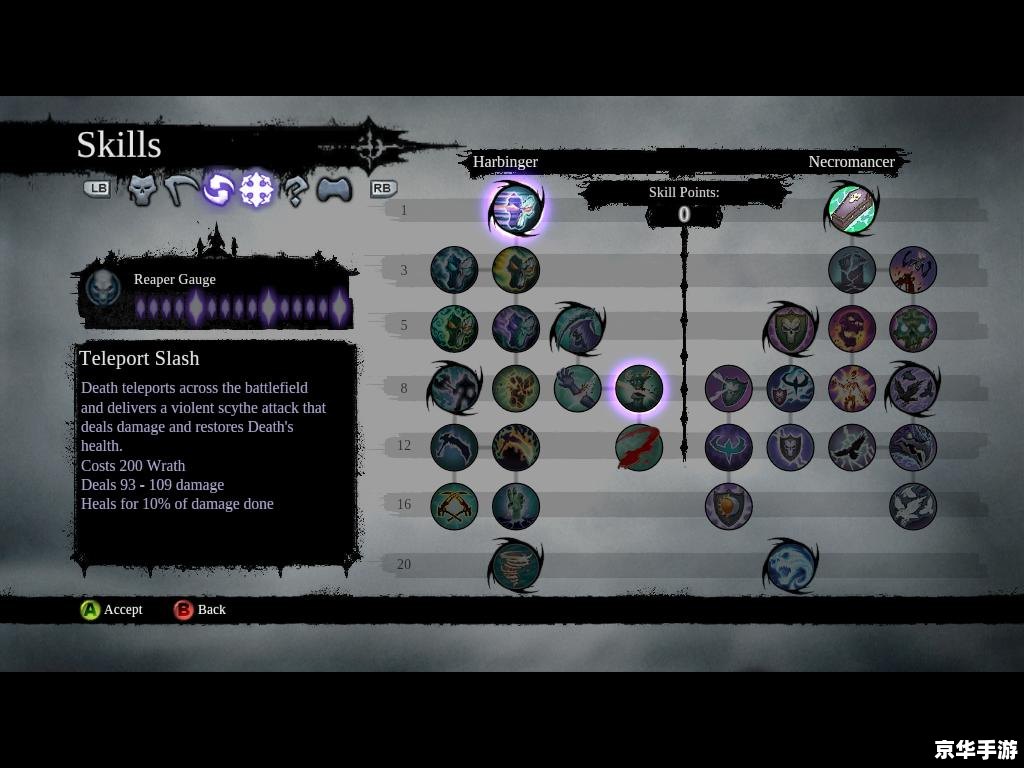Open the gamepad controls tab
Viewport: 1024px width, 768px height.
[334, 189]
